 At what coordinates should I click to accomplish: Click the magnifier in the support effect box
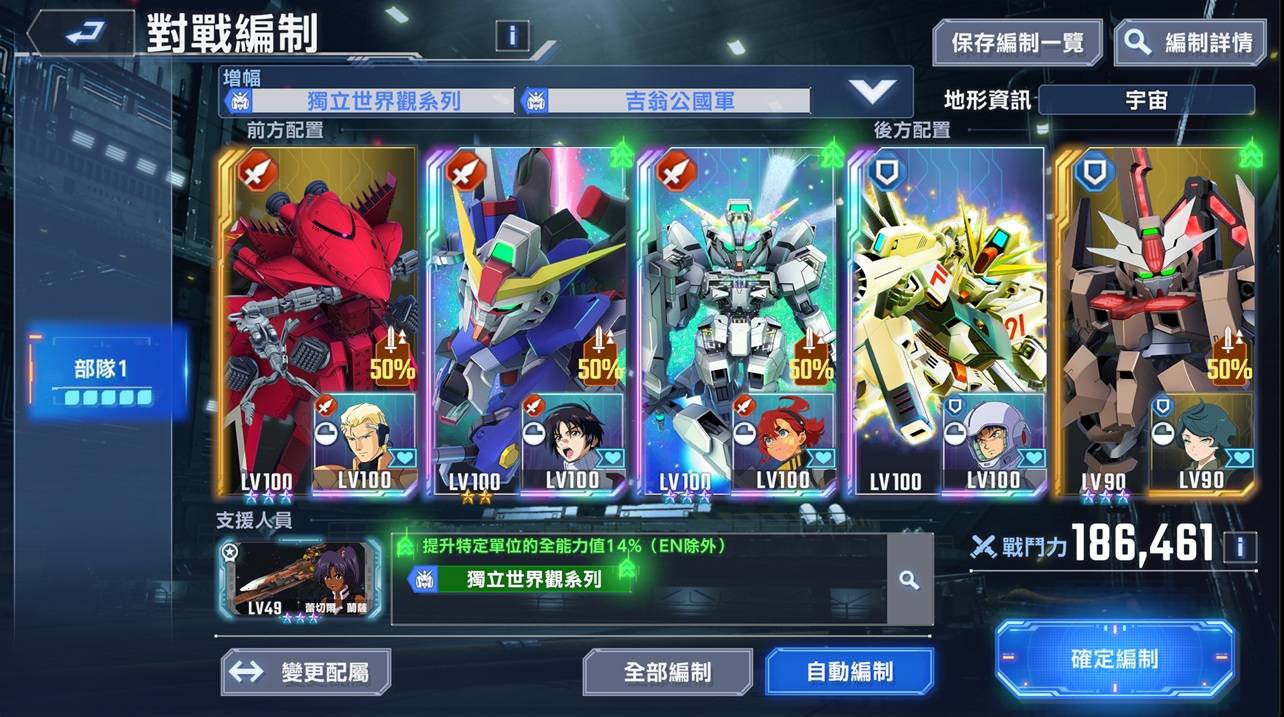click(908, 580)
